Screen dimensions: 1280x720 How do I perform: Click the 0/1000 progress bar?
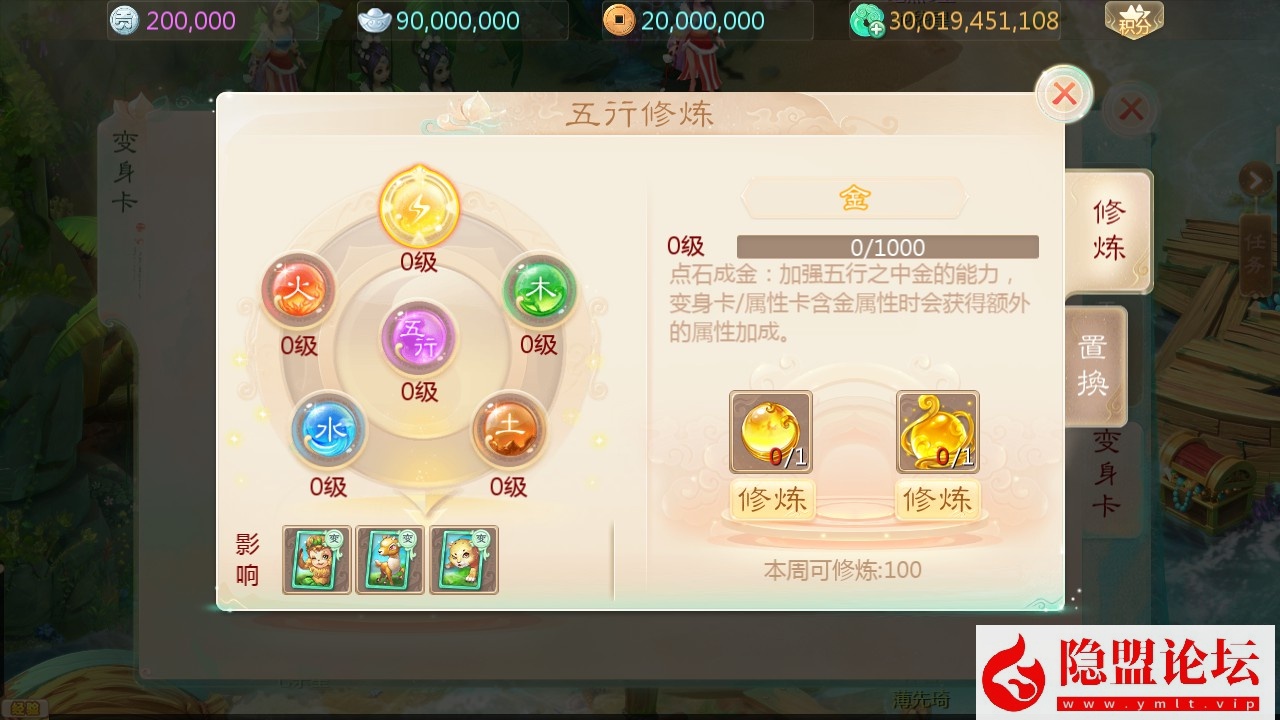click(x=888, y=247)
